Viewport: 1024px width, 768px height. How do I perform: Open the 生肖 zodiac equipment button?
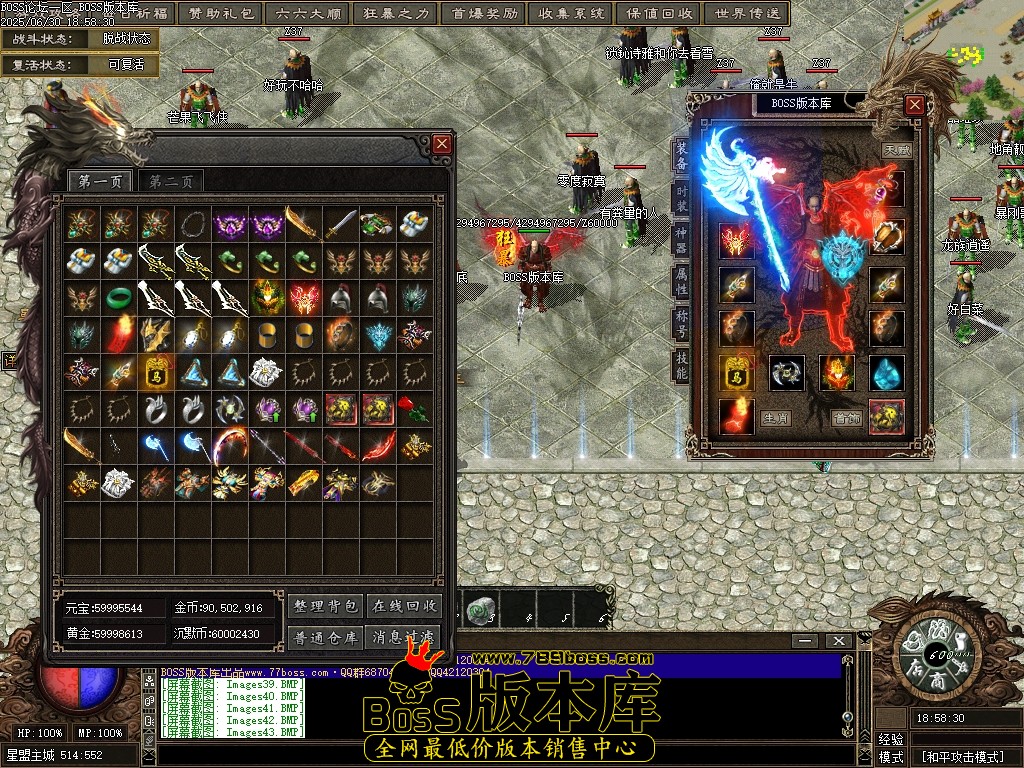[774, 418]
